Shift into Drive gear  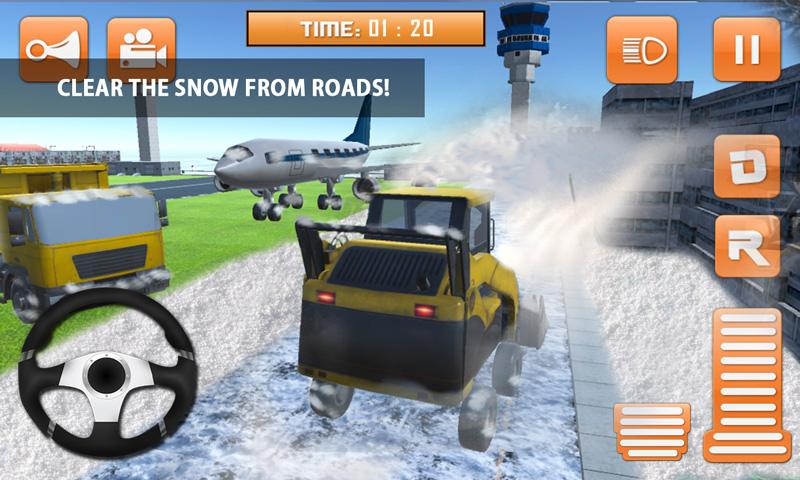pos(747,166)
